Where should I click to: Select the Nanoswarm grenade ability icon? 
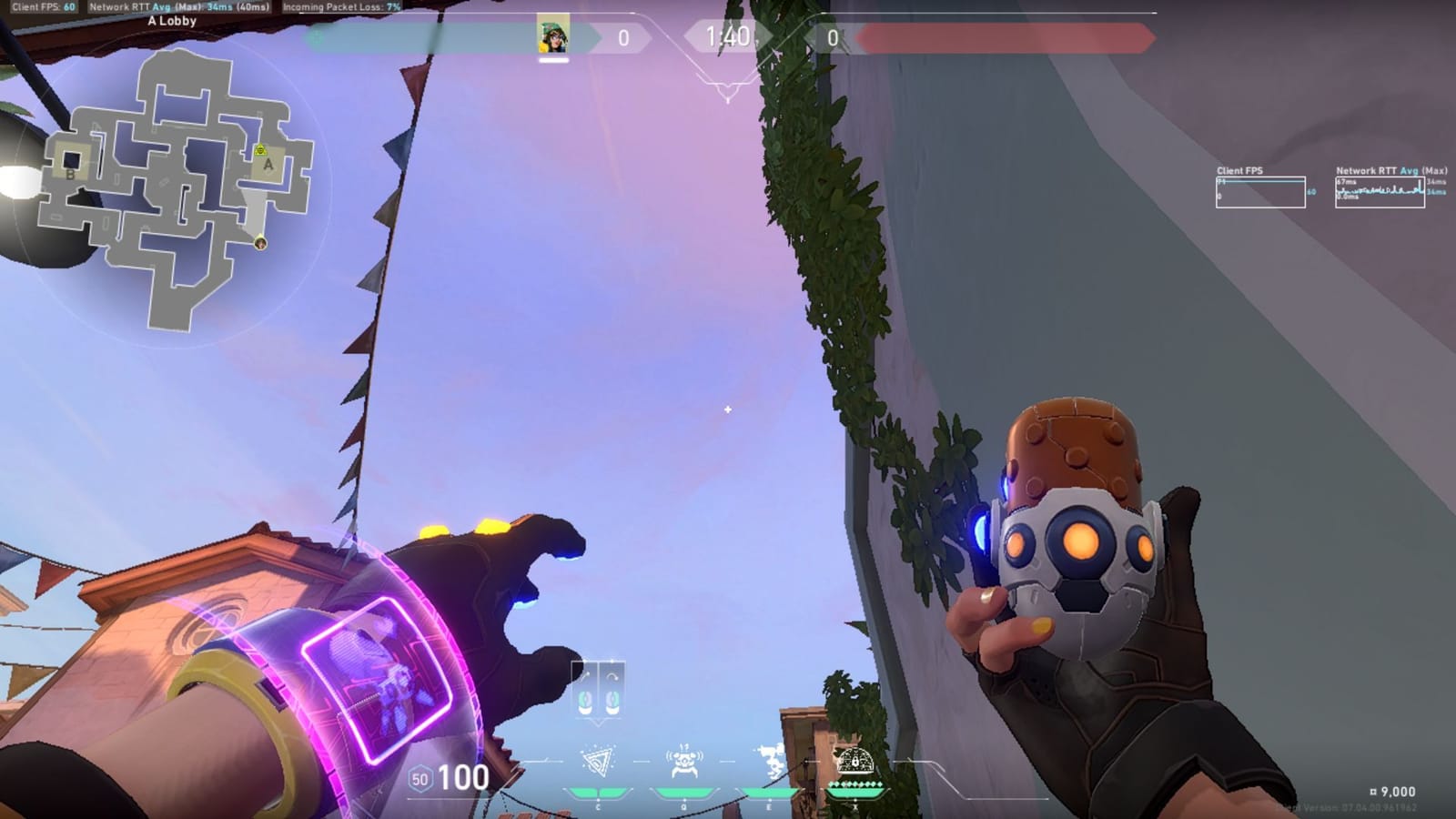pos(598,760)
